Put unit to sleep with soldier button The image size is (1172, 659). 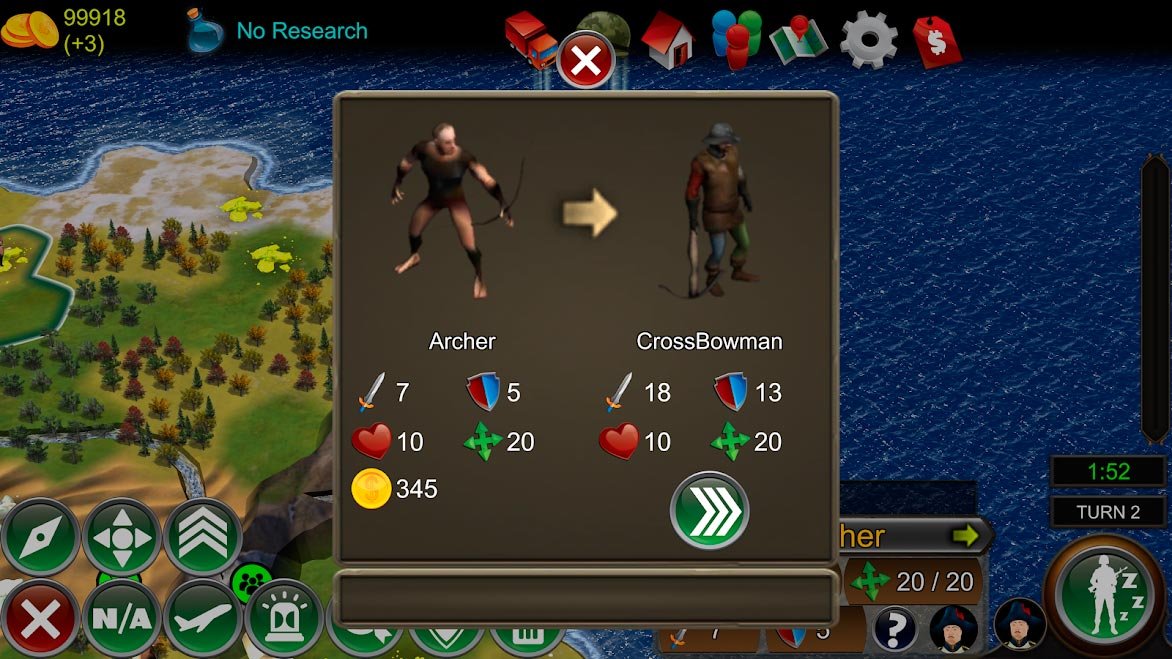tap(1106, 595)
